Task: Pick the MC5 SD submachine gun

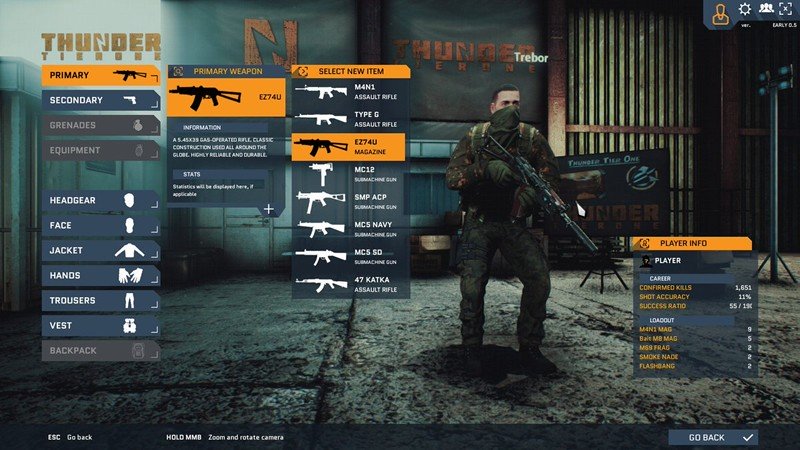Action: pos(349,256)
